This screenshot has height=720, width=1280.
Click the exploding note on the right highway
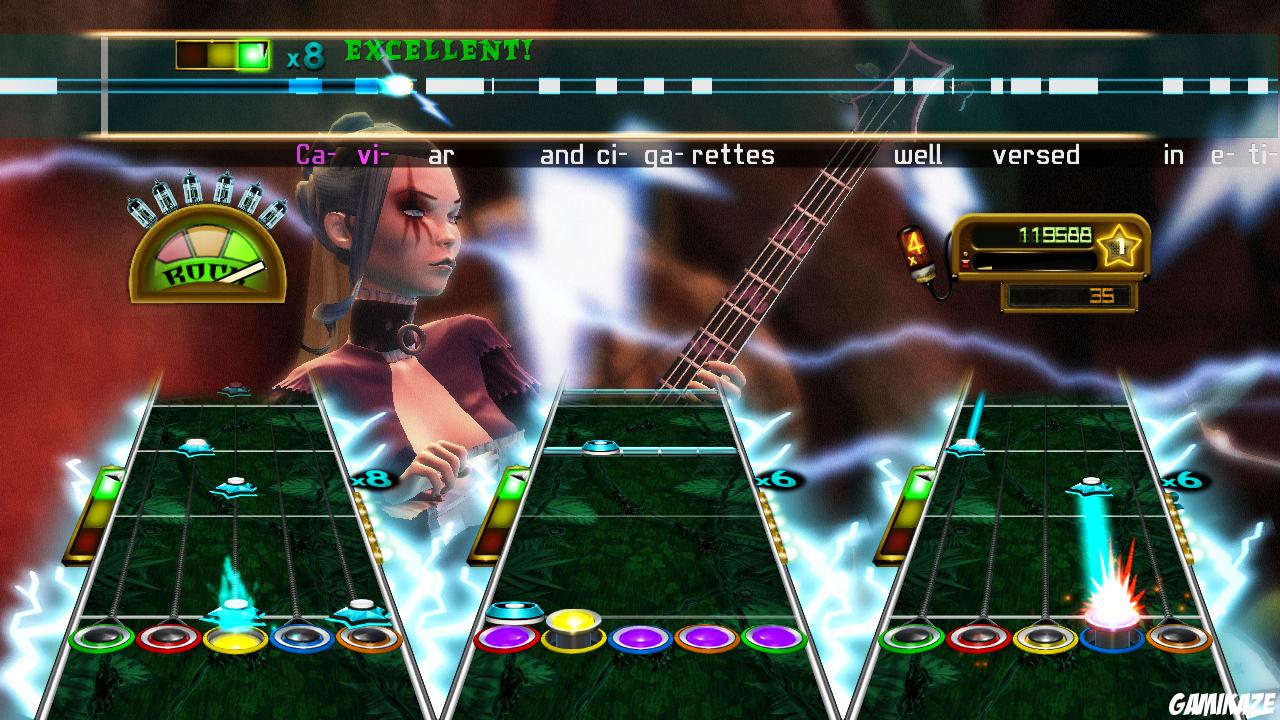pos(1113,607)
